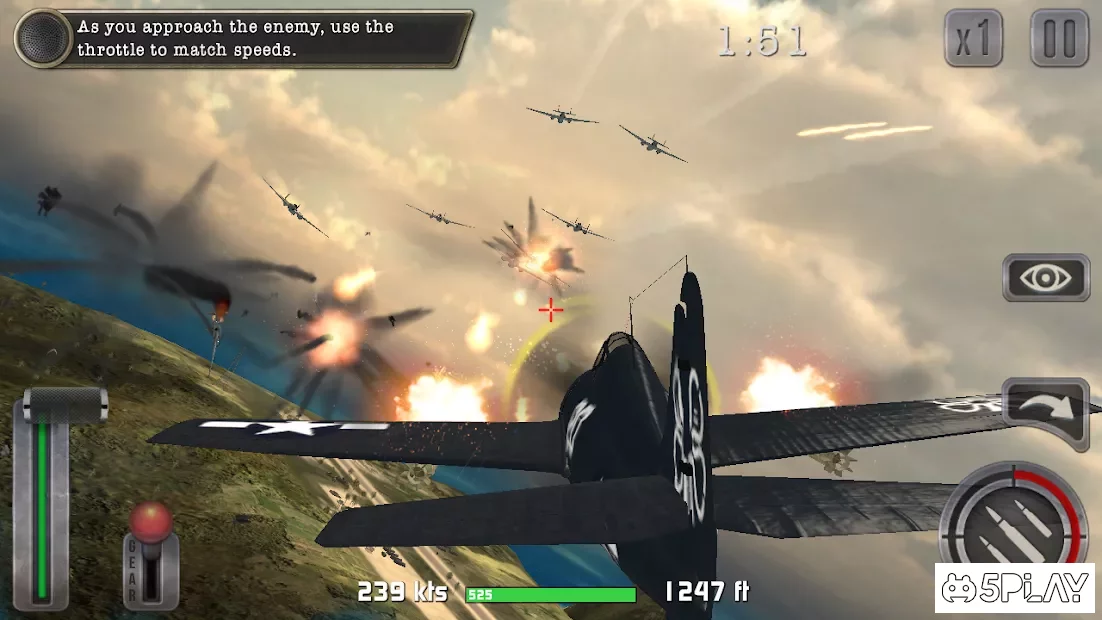Pause the game with the pause button
This screenshot has width=1102, height=620.
point(1059,39)
